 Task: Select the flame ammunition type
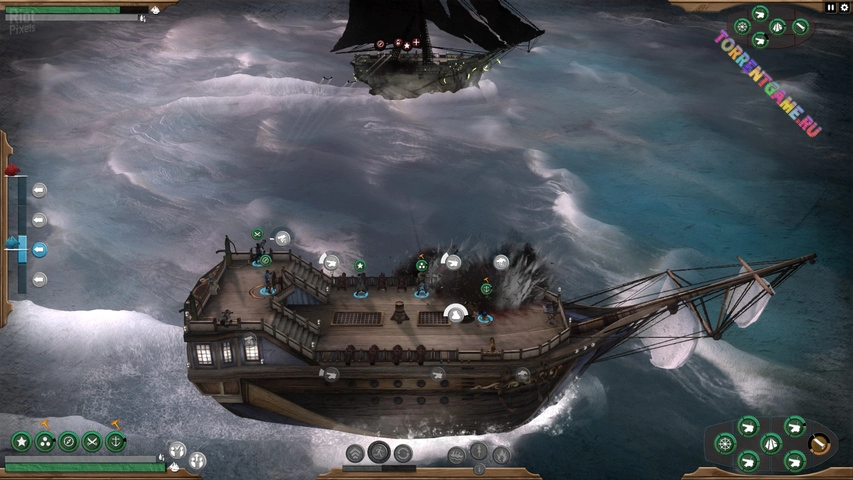tap(501, 455)
